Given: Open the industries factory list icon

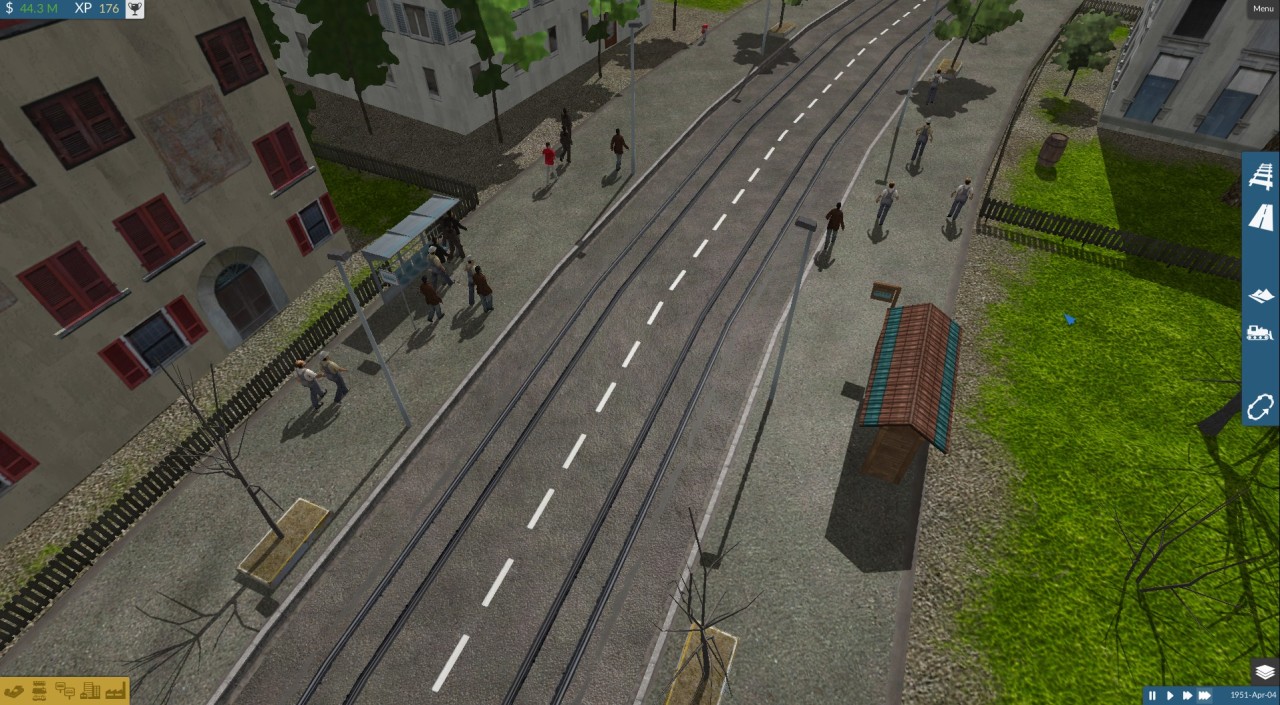Looking at the screenshot, I should (x=114, y=690).
